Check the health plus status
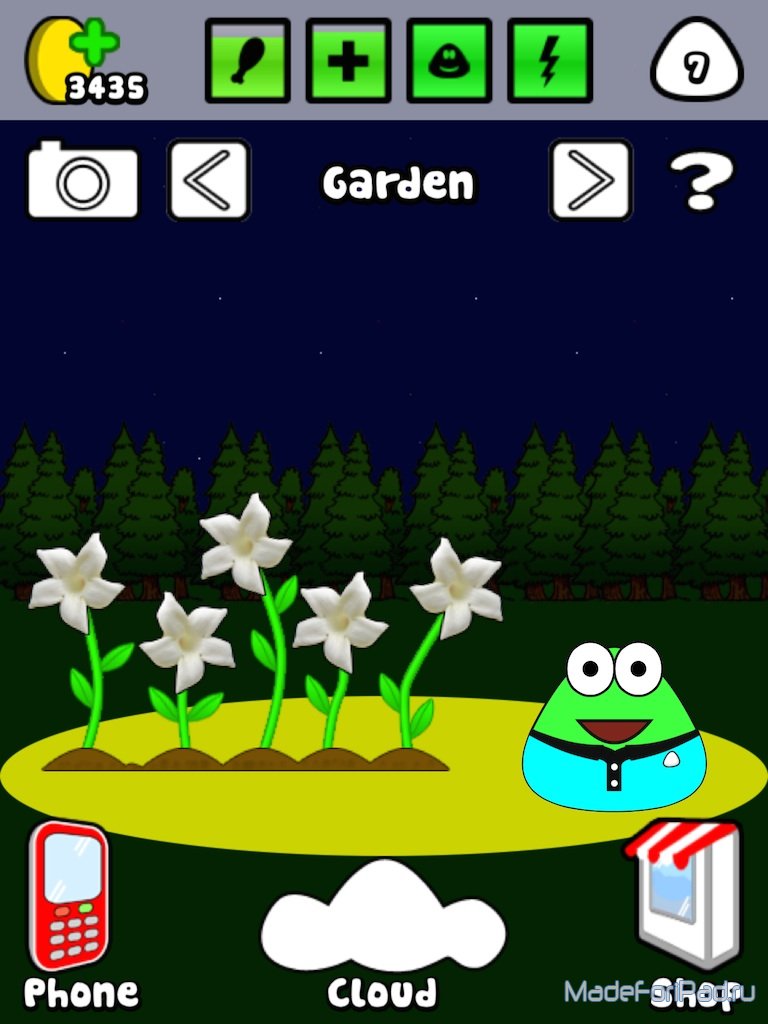 (x=348, y=60)
